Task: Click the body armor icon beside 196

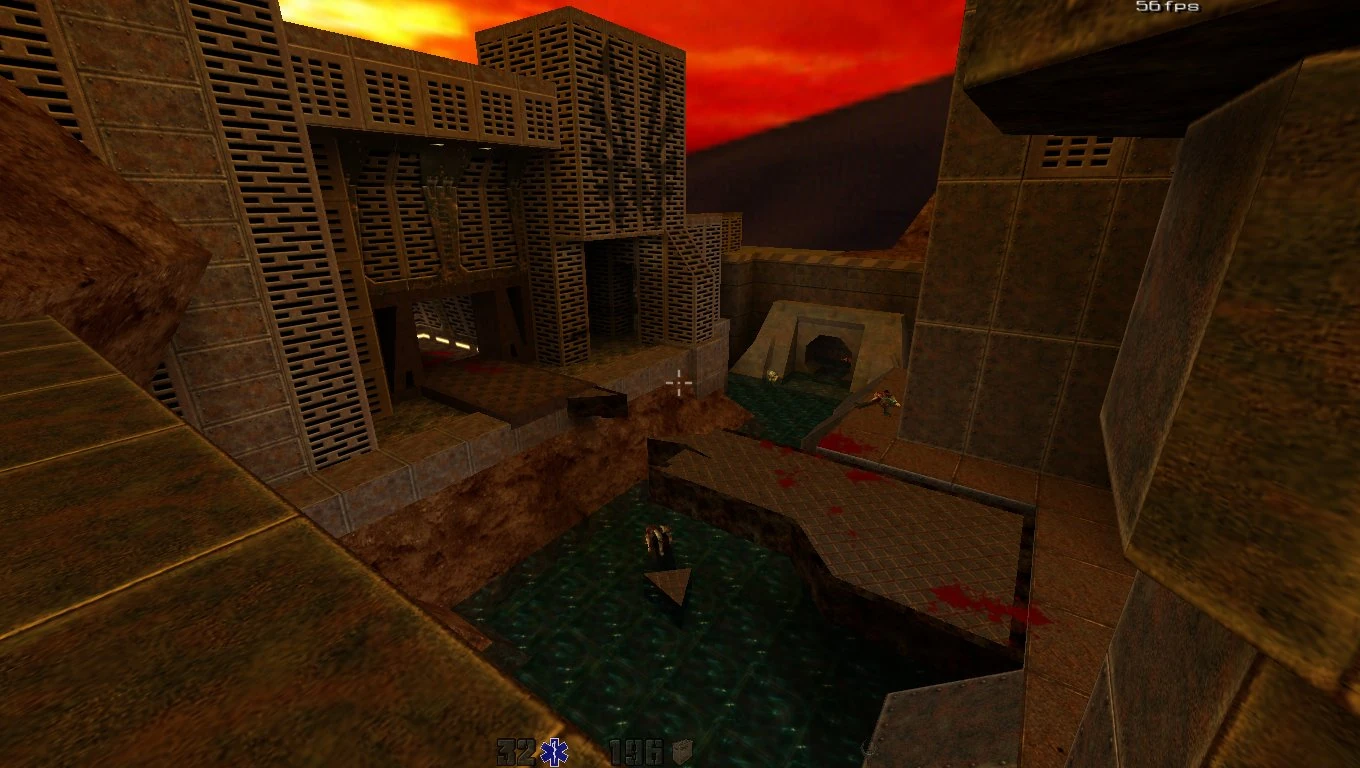Action: click(x=684, y=753)
